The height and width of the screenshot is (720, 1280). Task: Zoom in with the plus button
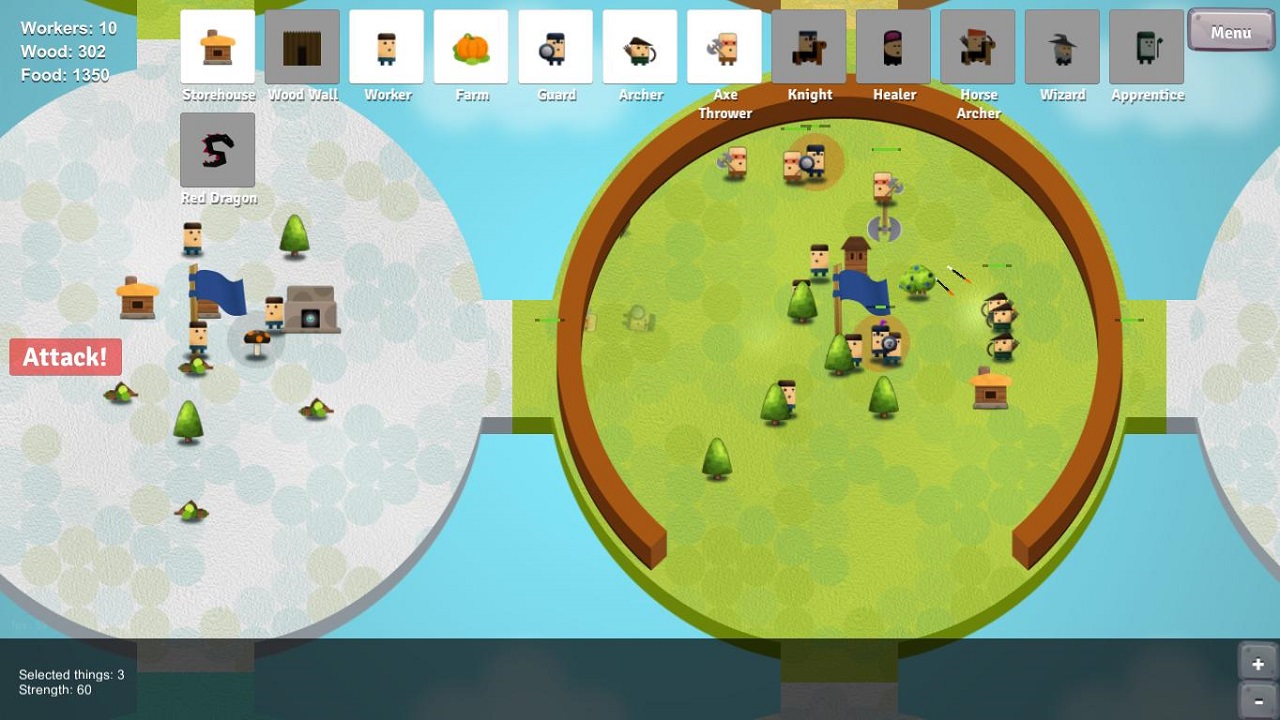click(x=1257, y=663)
